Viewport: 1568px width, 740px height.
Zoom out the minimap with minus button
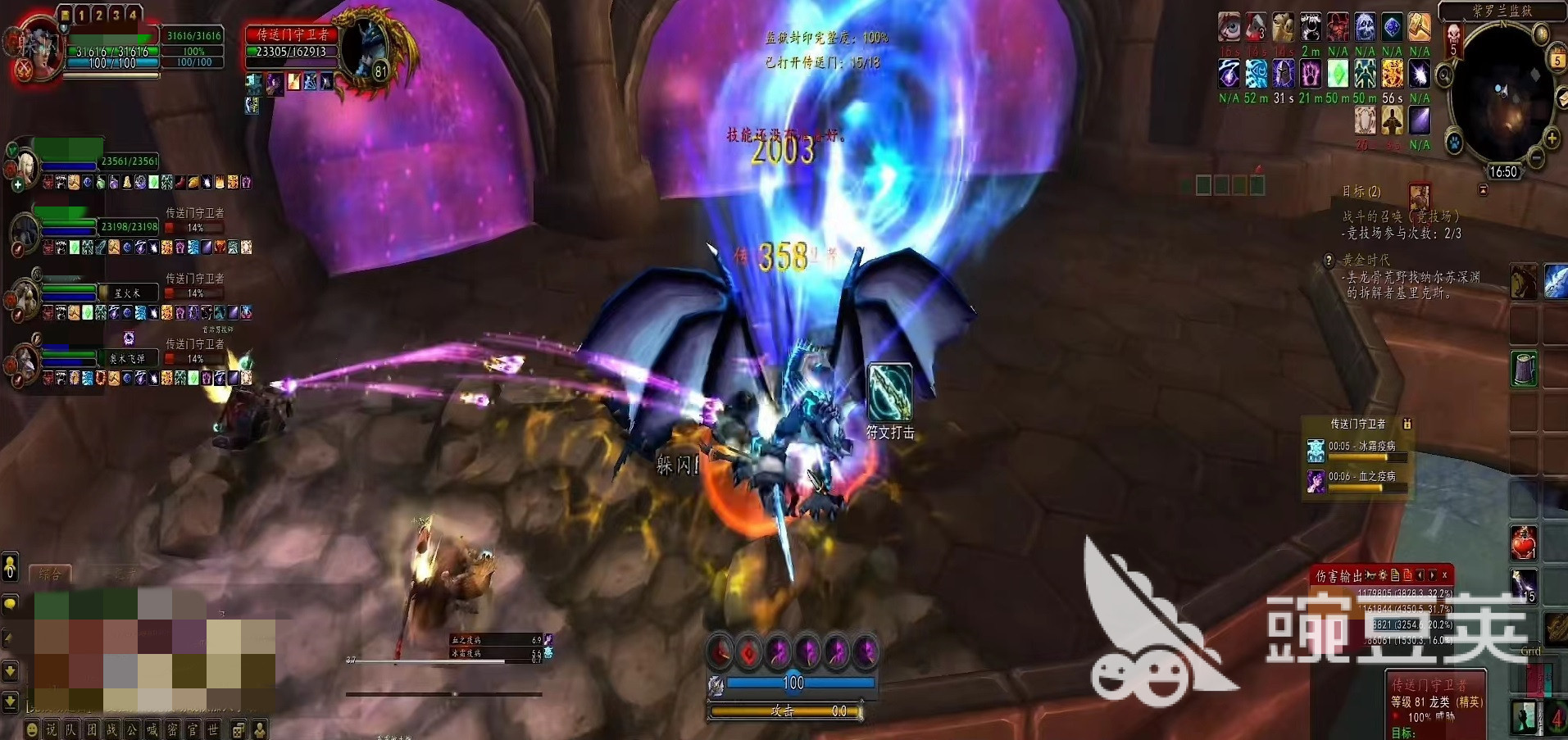(1537, 157)
